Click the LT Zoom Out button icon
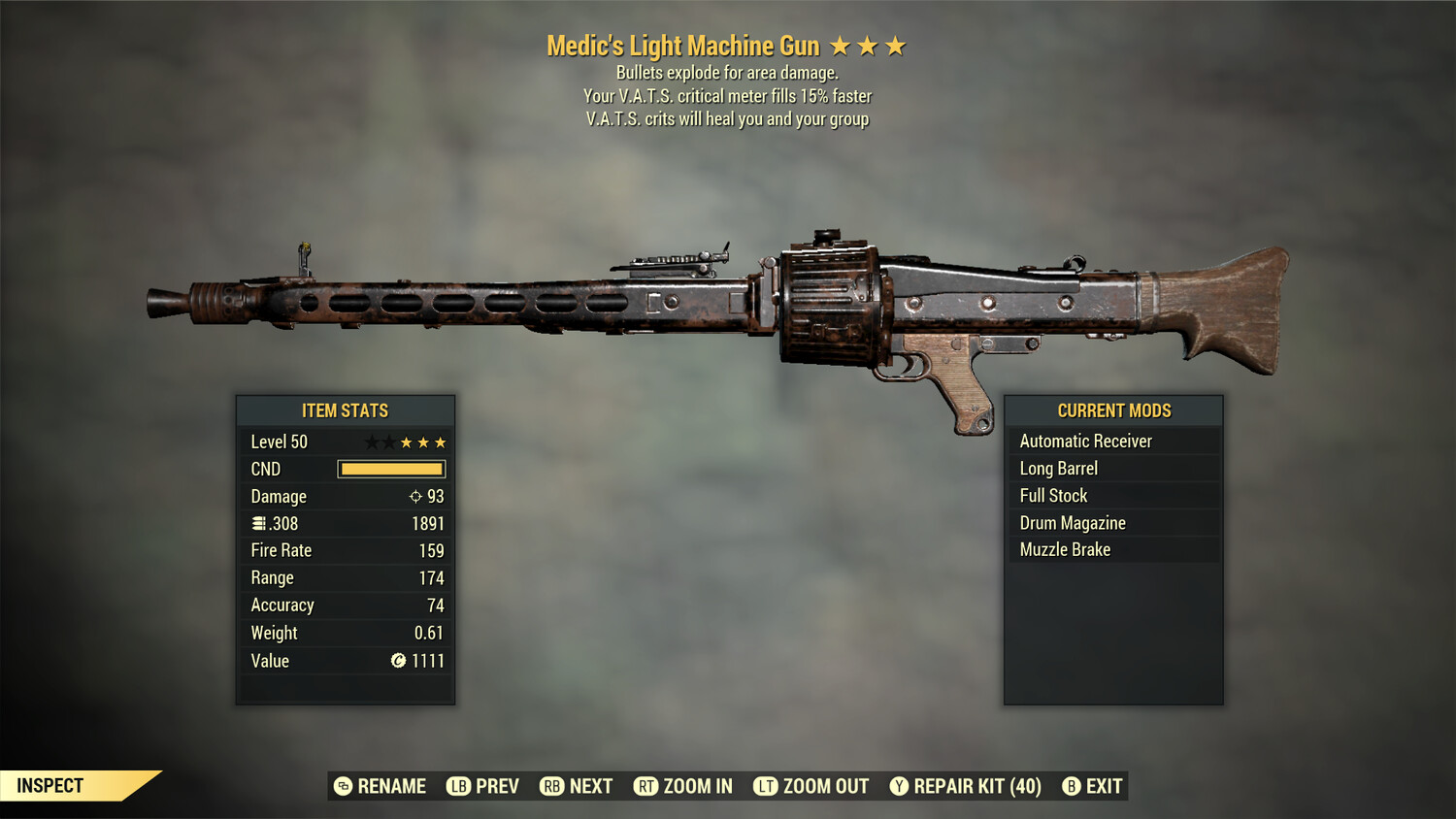Viewport: 1456px width, 819px height. point(765,786)
